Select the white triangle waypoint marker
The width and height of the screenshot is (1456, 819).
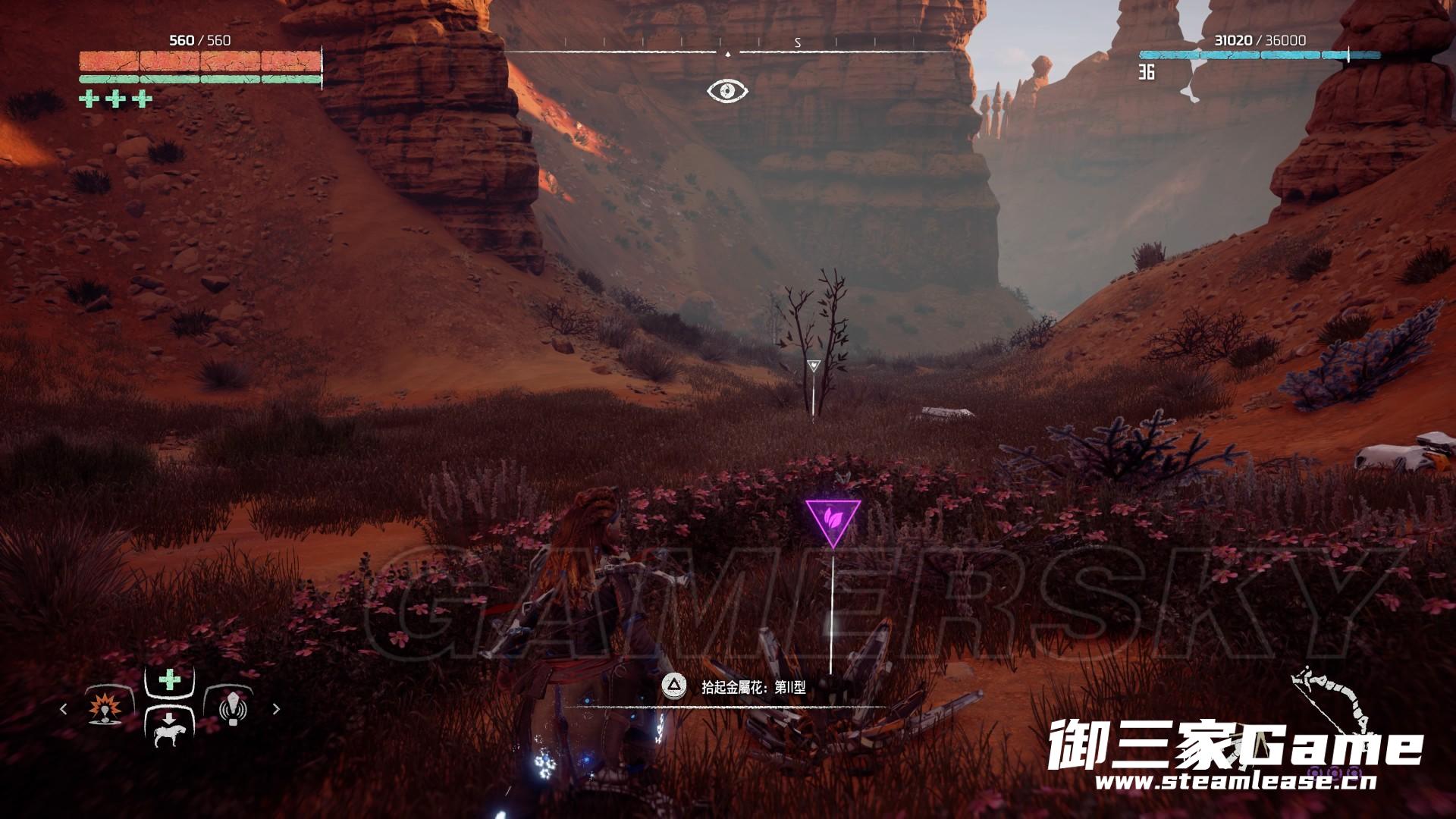point(814,366)
